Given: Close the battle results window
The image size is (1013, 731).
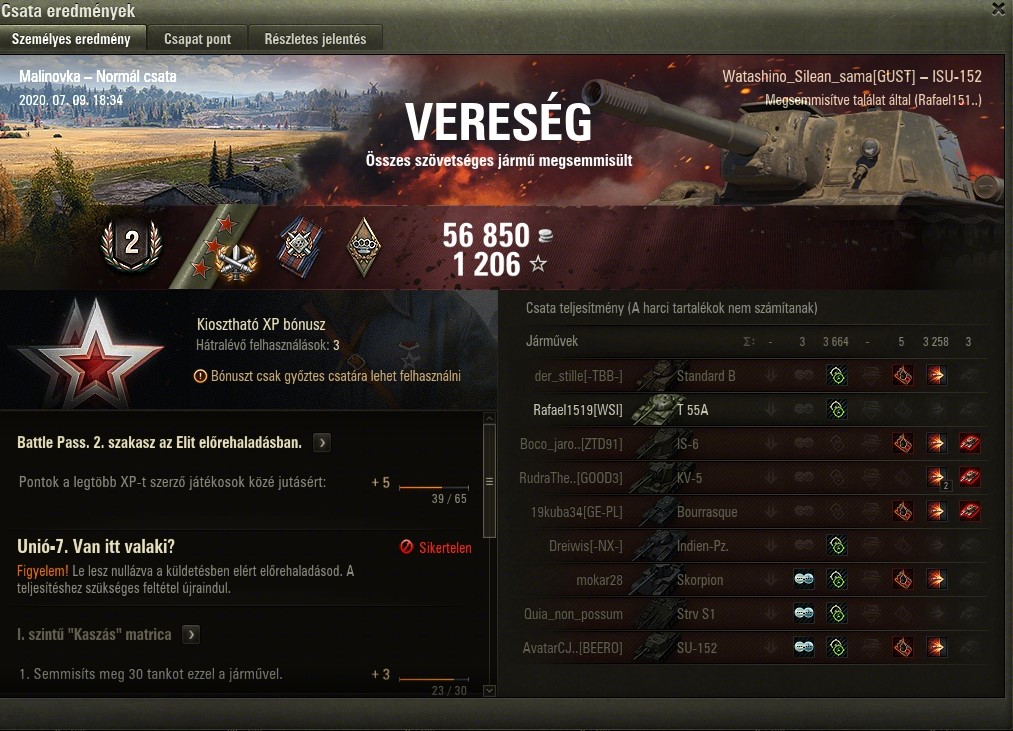Looking at the screenshot, I should click(998, 10).
